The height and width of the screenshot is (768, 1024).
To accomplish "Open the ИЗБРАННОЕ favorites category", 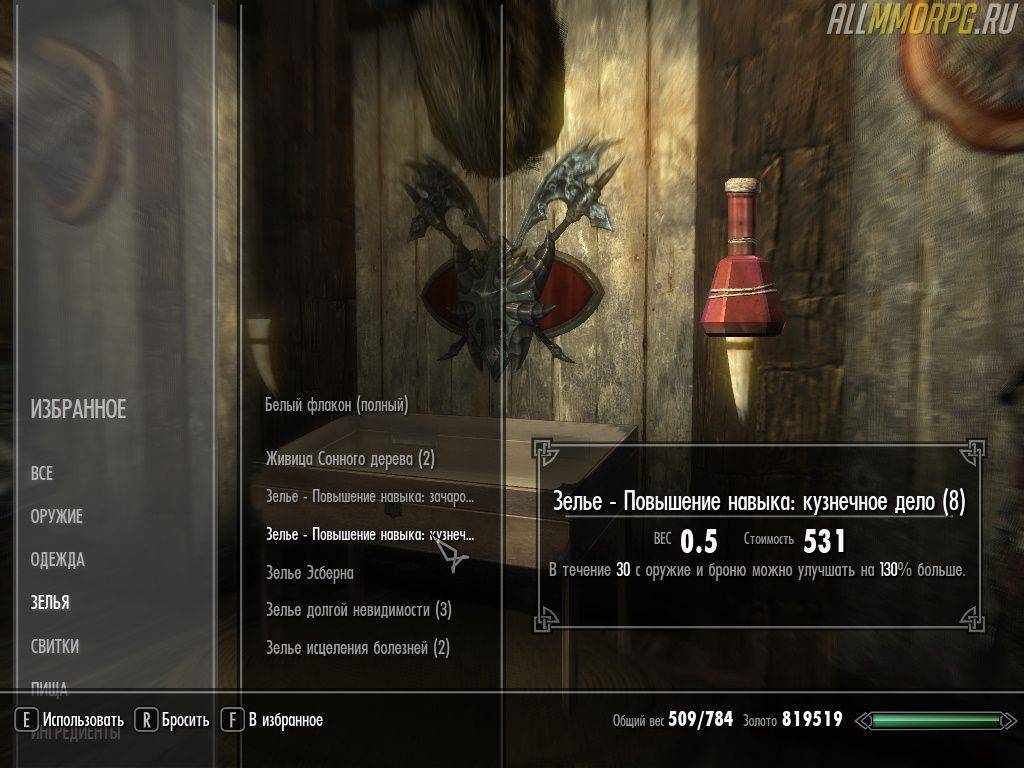I will point(78,409).
